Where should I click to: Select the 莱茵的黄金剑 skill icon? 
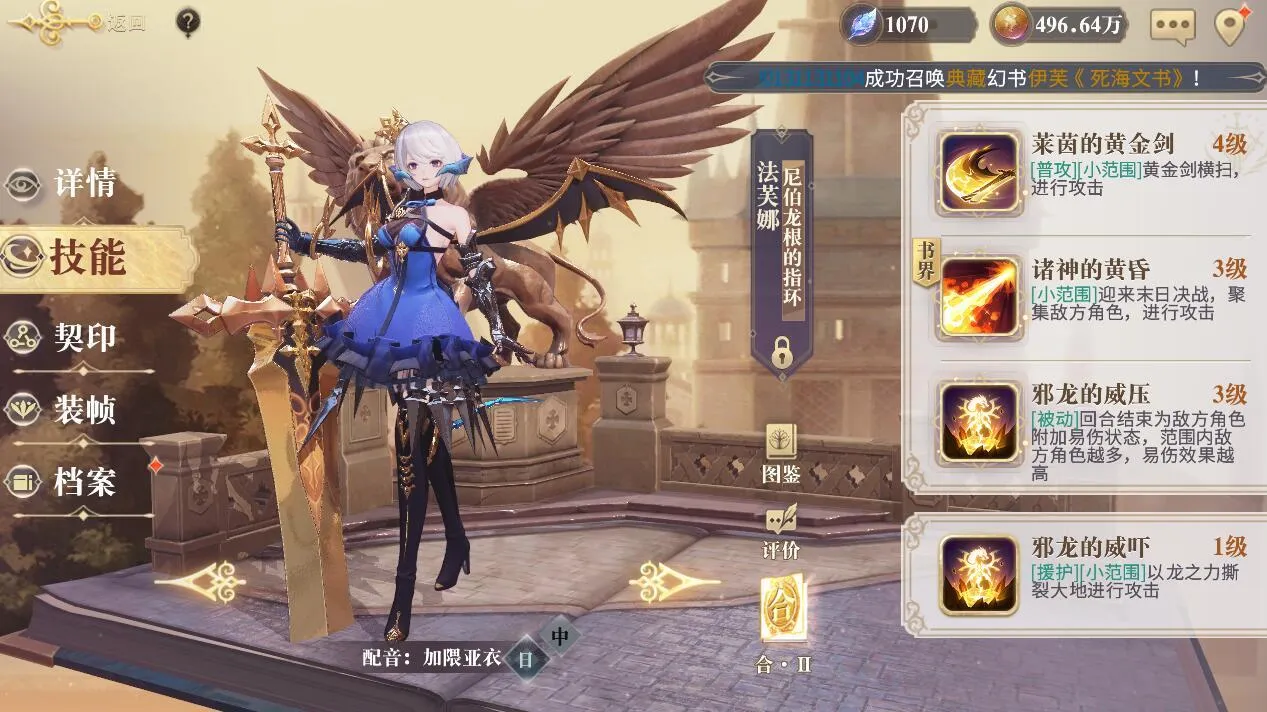[x=979, y=172]
